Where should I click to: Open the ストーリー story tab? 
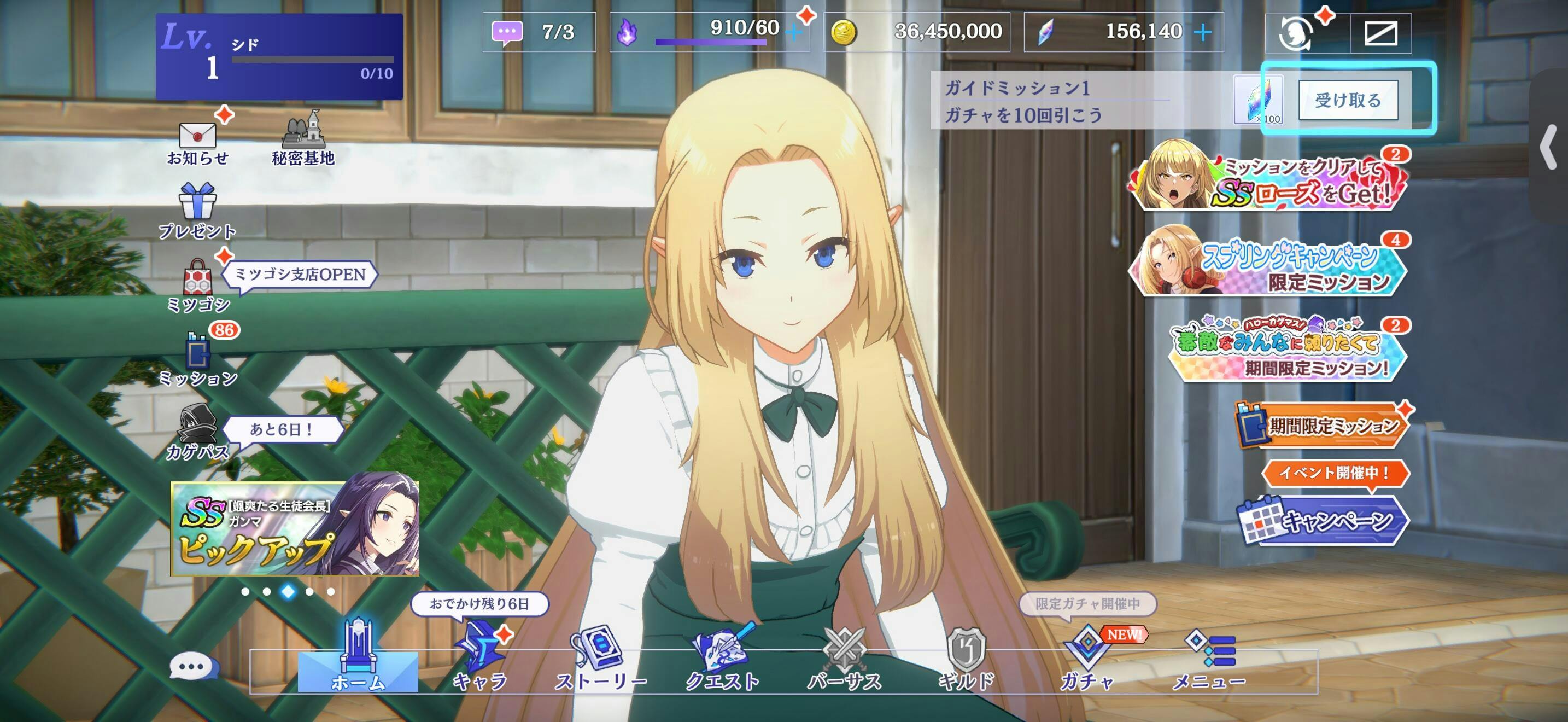pos(600,661)
